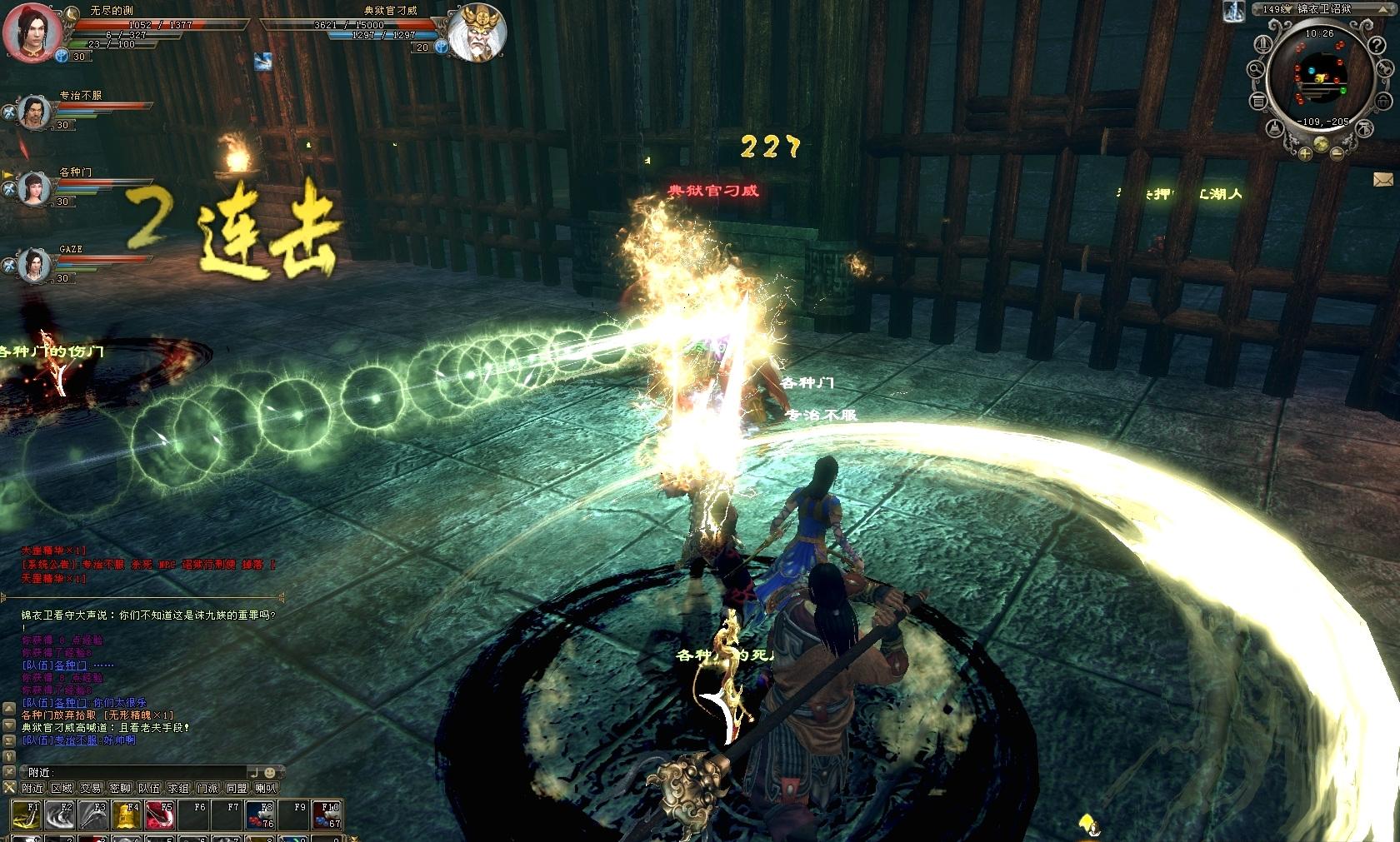Screen dimensions: 1400x842
Task: Open the 门派 sect chat tab
Action: tap(207, 788)
